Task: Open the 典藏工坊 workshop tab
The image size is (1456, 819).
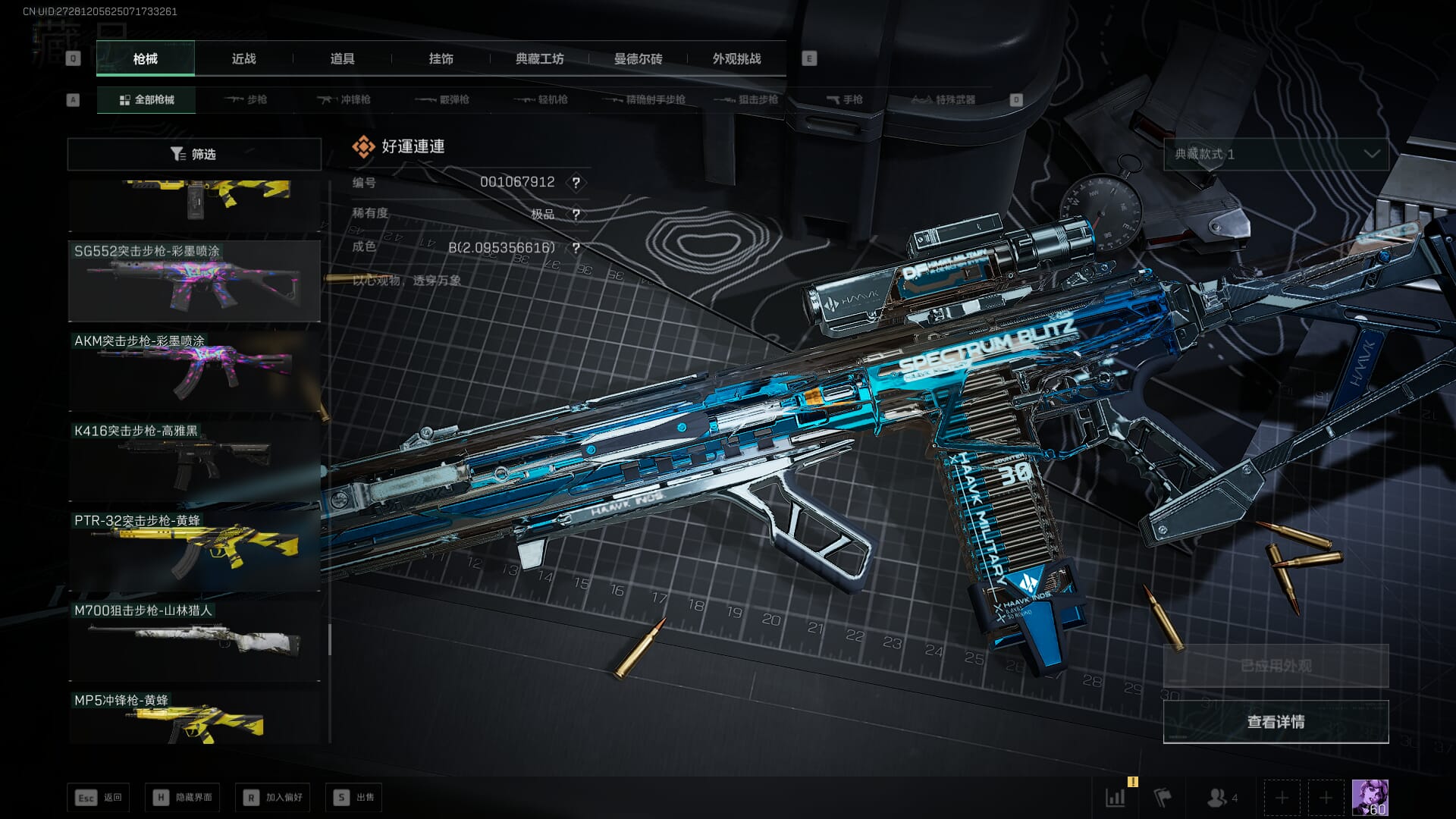Action: 539,58
